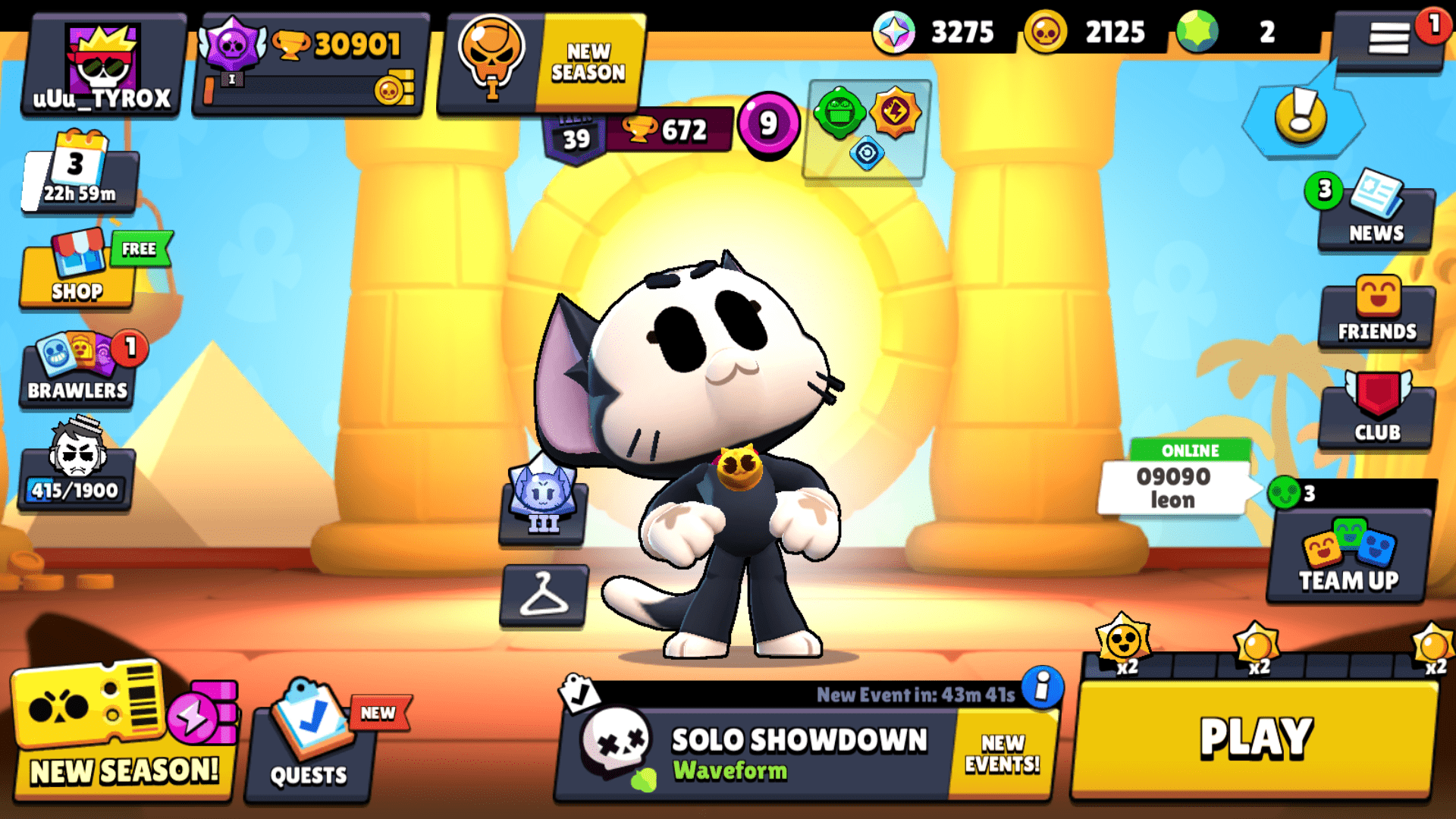Select the green Gadget icon above the brawler
The height and width of the screenshot is (819, 1456).
pyautogui.click(x=838, y=114)
